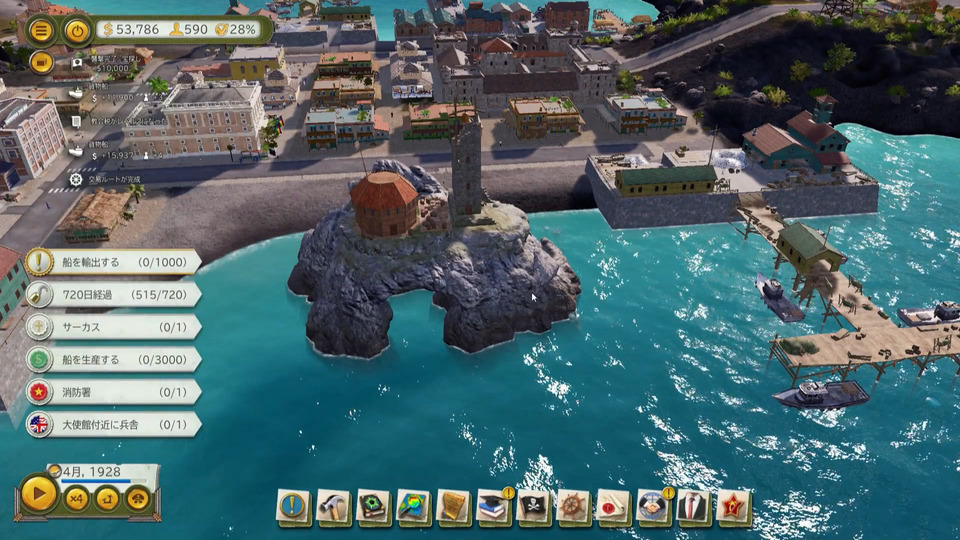This screenshot has height=540, width=960.
Task: Open the suit and tie icon
Action: tap(694, 506)
